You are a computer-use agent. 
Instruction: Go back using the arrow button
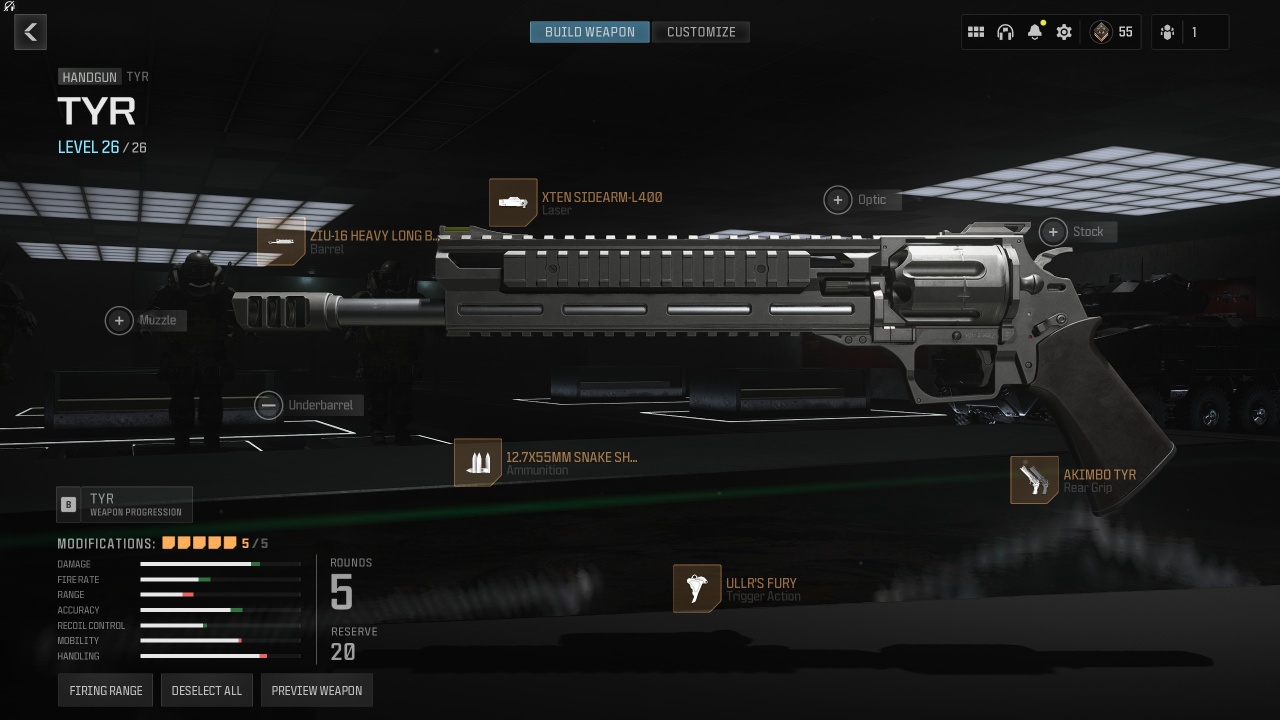[31, 32]
